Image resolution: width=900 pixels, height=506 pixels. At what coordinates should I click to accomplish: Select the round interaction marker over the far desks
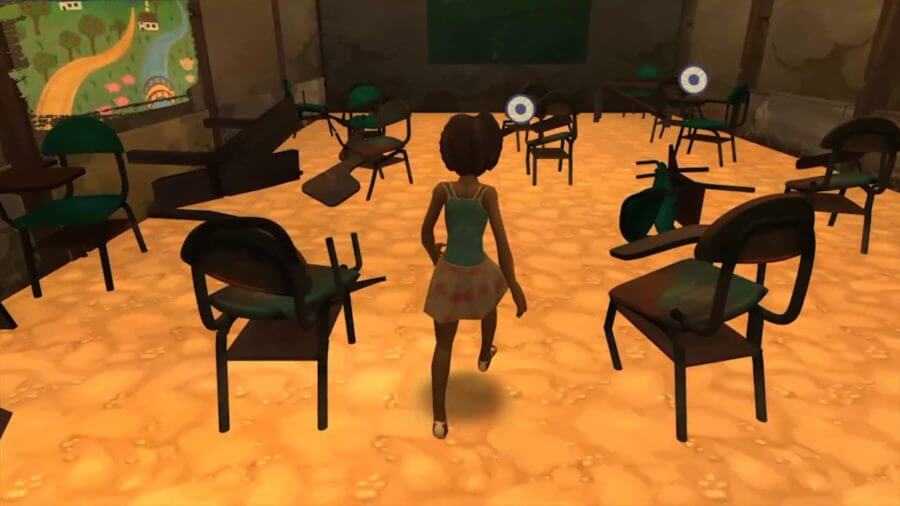click(692, 78)
